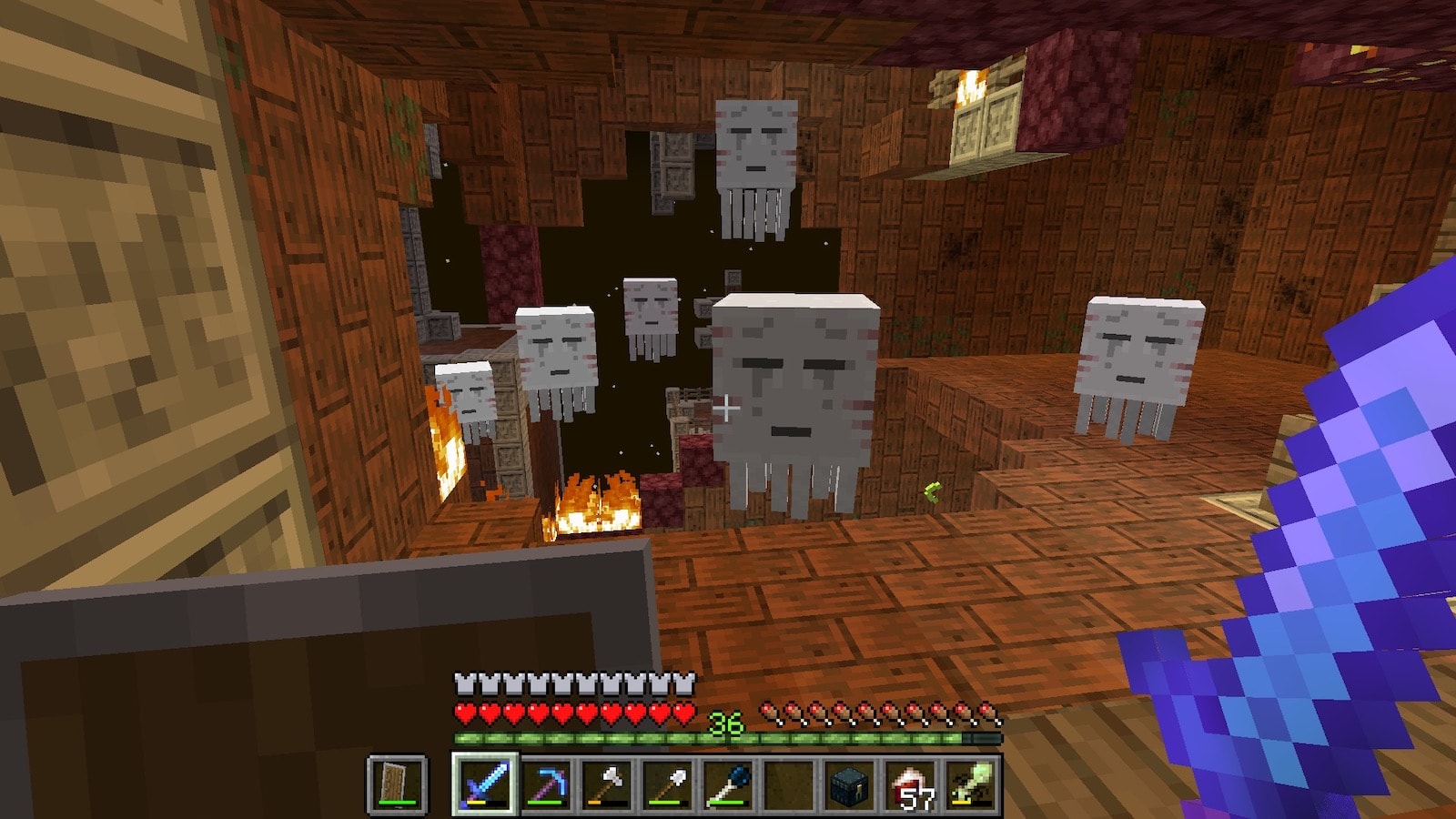Choose the iron axe in the hotbar
The image size is (1456, 819).
606,784
